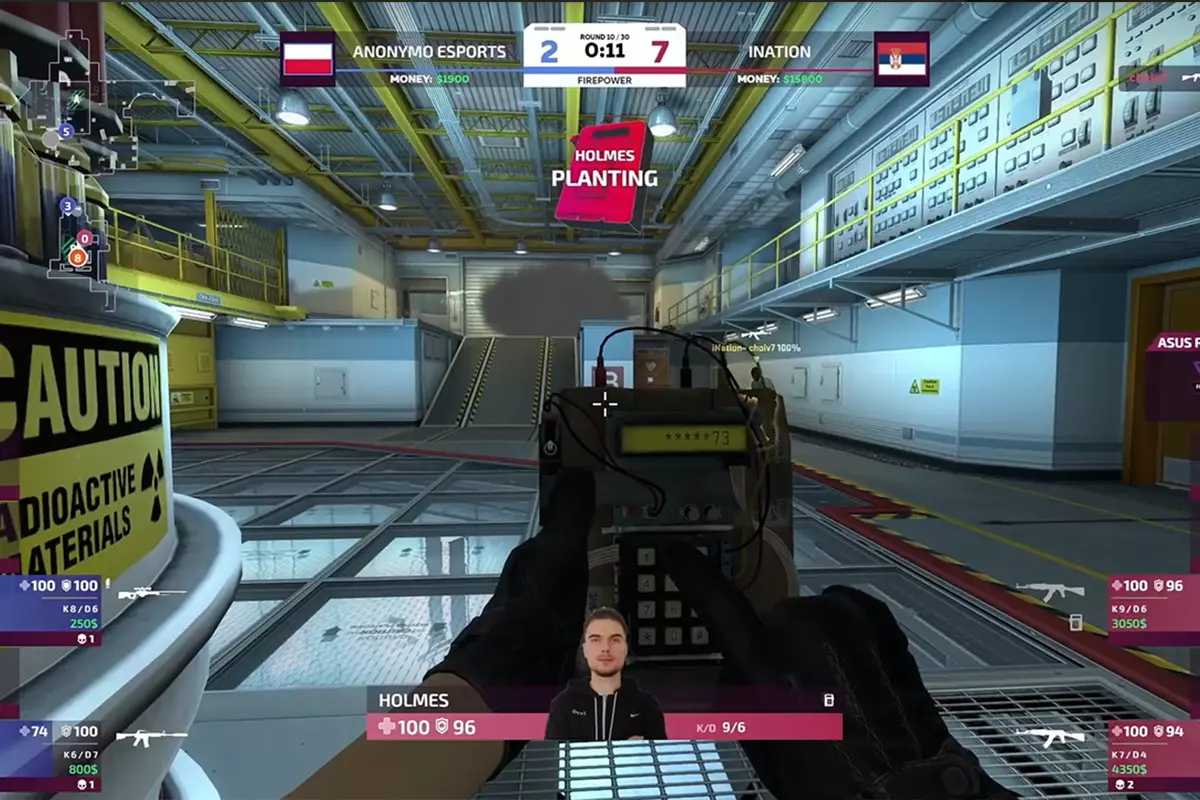Select the Poland flag team icon
Viewport: 1200px width, 800px height.
click(x=307, y=59)
